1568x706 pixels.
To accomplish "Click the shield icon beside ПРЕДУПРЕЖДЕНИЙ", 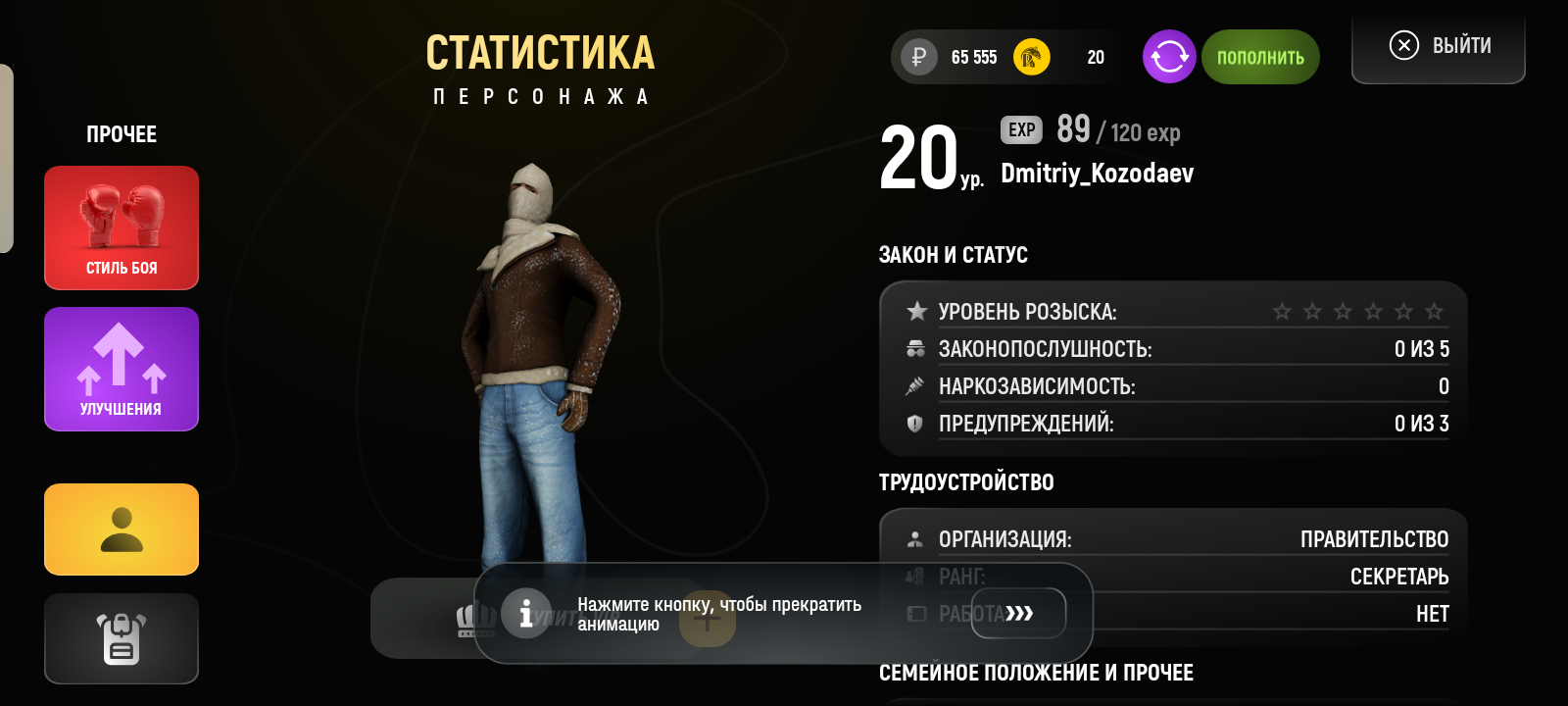I will [916, 424].
